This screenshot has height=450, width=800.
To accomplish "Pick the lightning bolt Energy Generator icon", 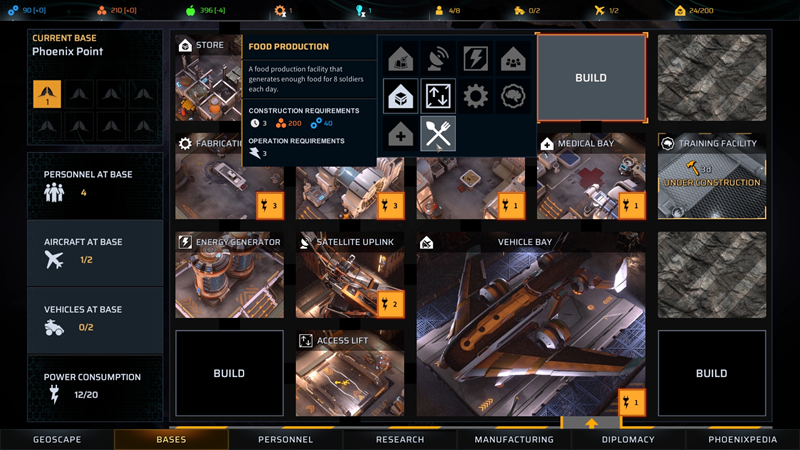I will (475, 59).
